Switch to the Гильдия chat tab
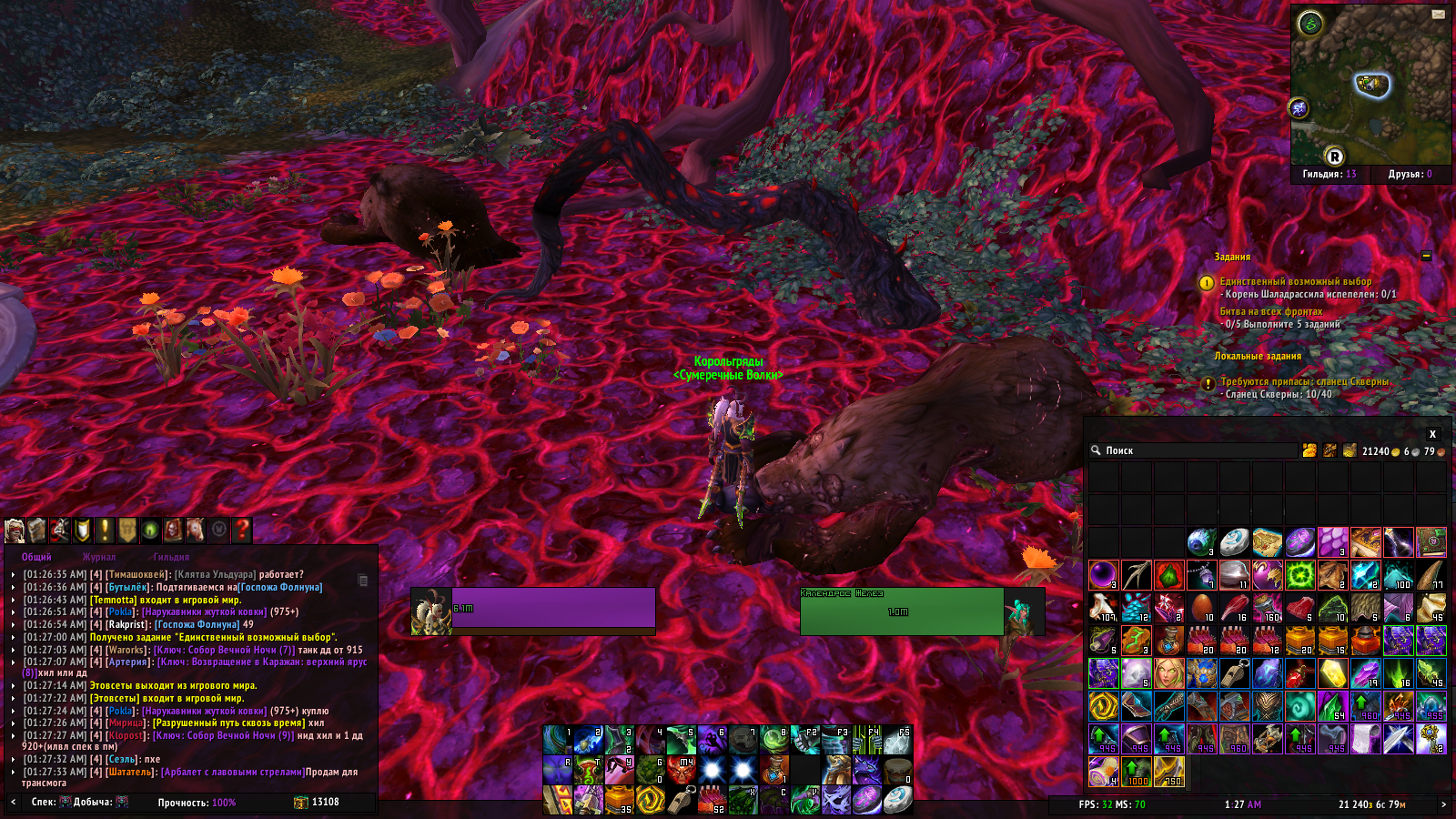The height and width of the screenshot is (819, 1456). [171, 557]
